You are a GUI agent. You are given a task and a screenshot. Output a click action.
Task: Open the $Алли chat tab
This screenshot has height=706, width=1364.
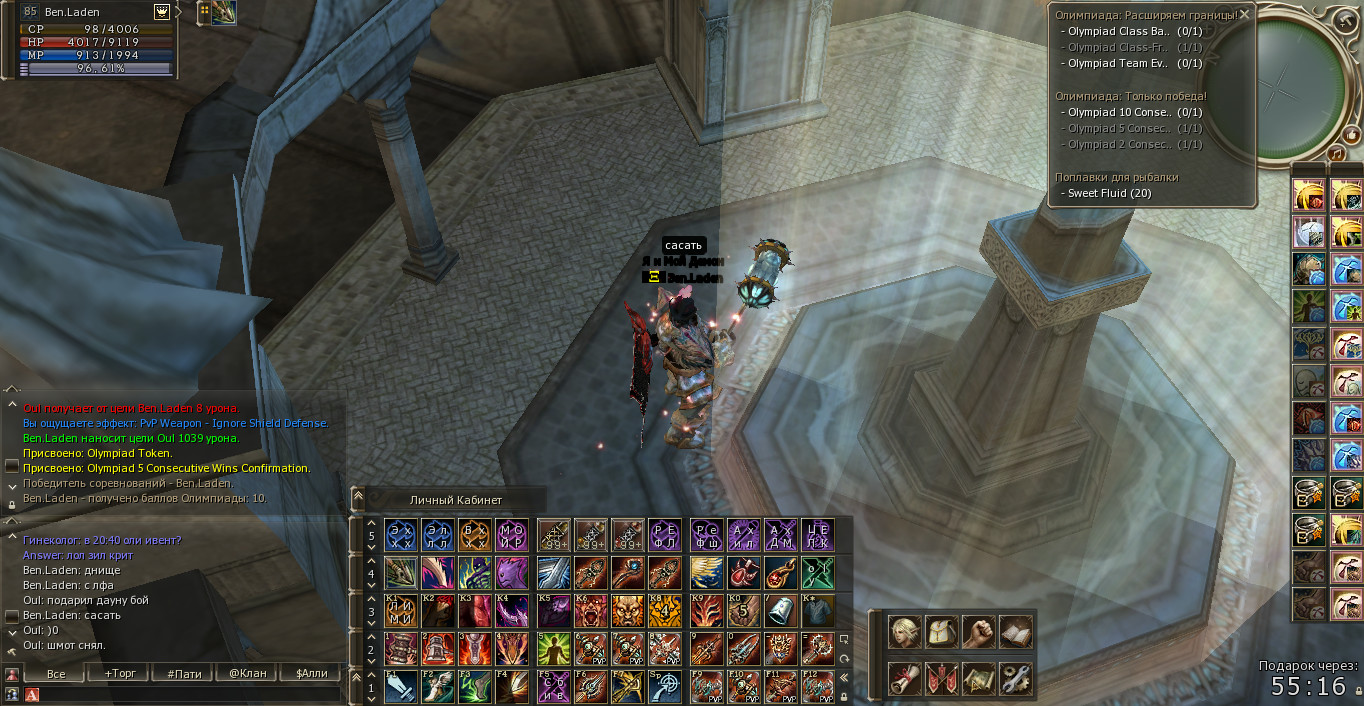311,673
